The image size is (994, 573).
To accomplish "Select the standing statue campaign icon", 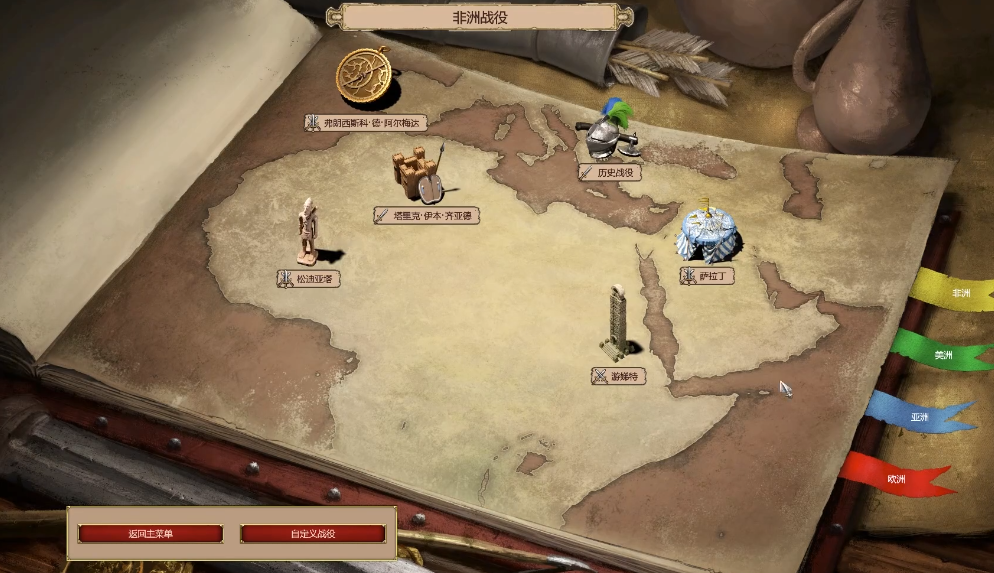I will pos(310,232).
